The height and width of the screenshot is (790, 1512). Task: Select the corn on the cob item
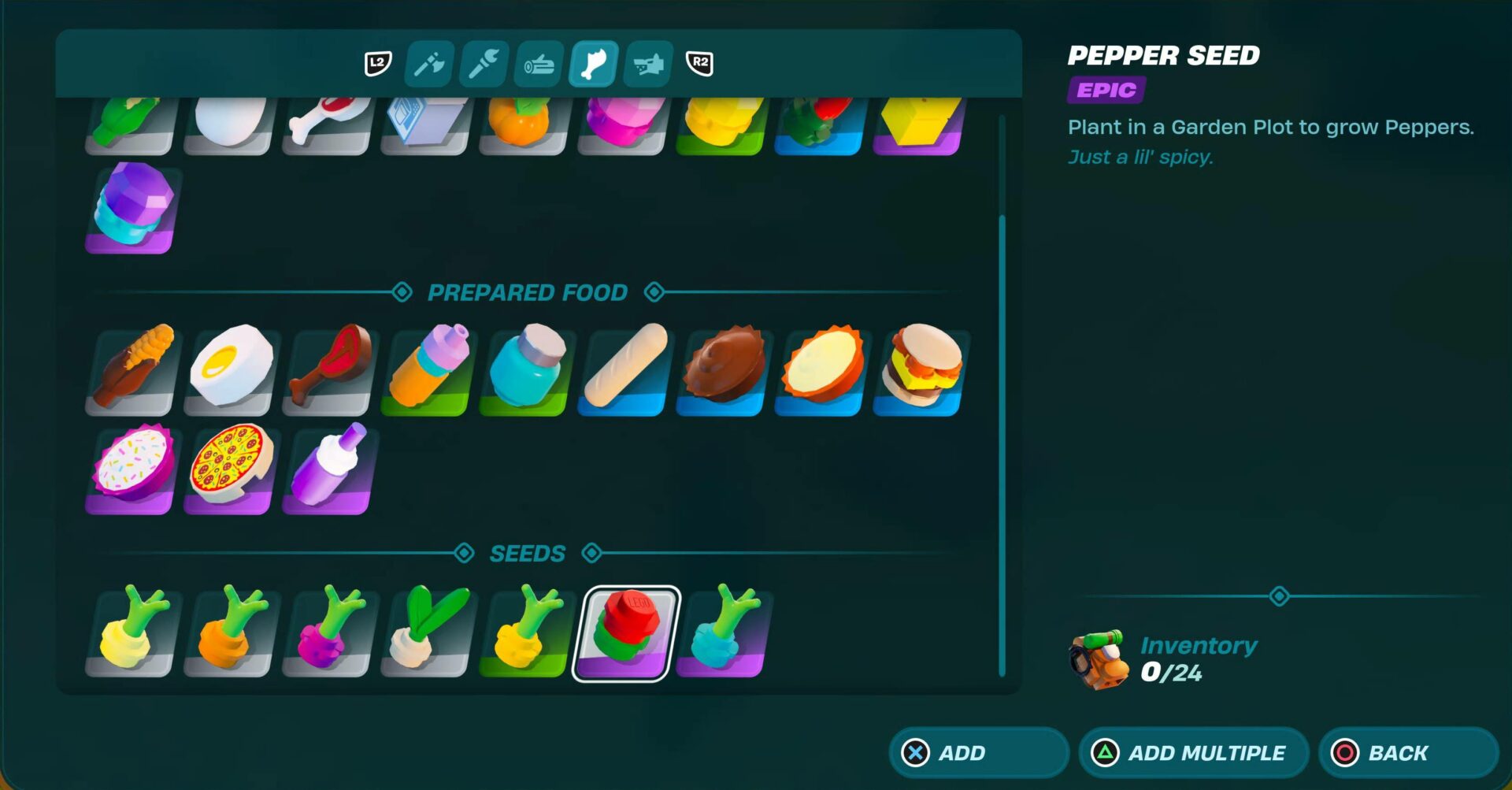click(x=130, y=370)
